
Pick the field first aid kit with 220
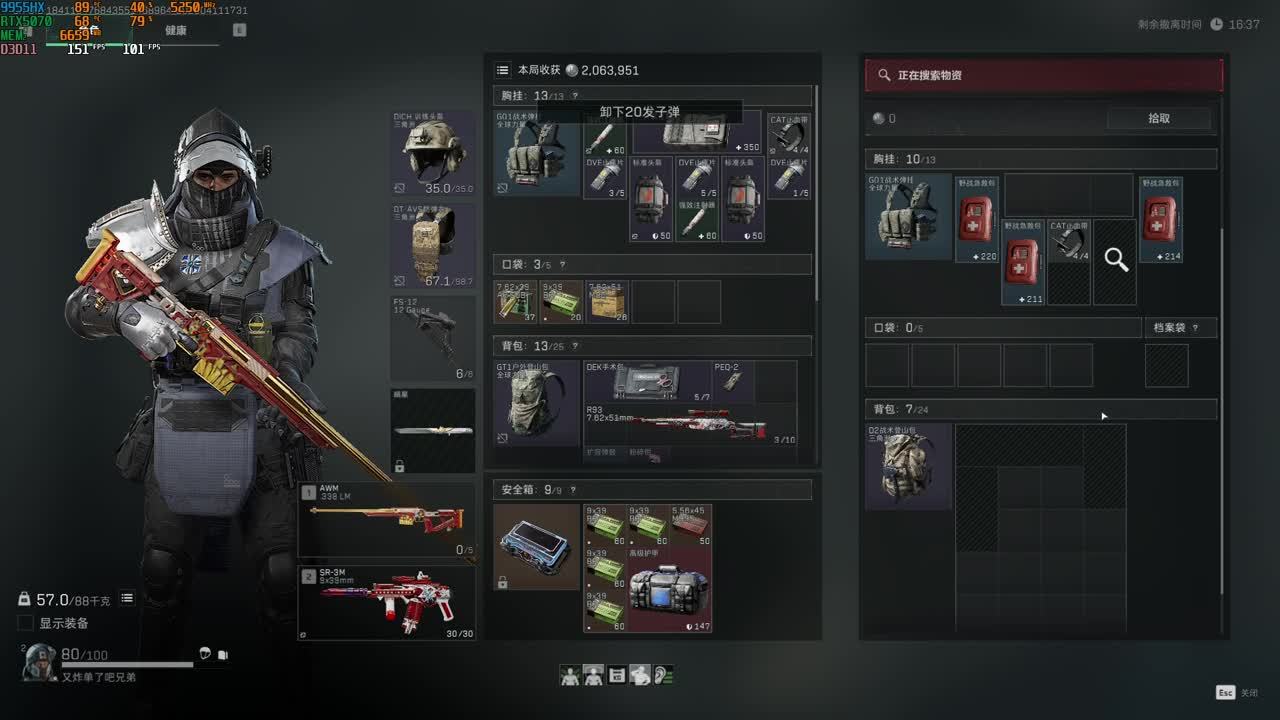(977, 219)
